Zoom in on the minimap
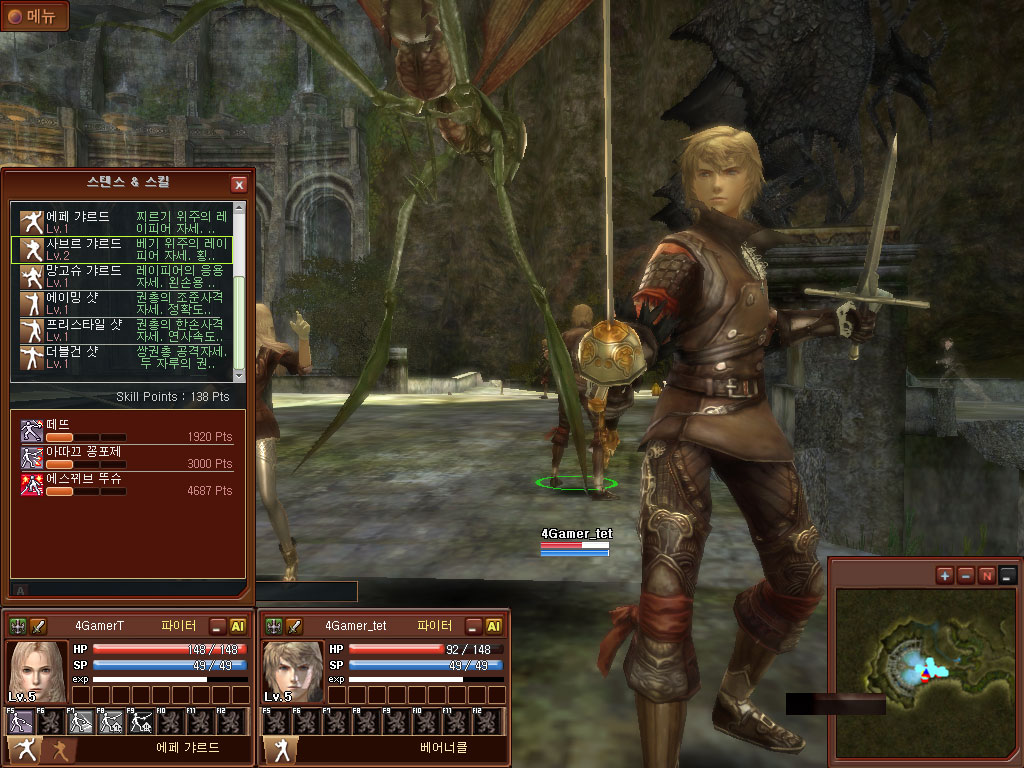The height and width of the screenshot is (768, 1024). pyautogui.click(x=945, y=575)
